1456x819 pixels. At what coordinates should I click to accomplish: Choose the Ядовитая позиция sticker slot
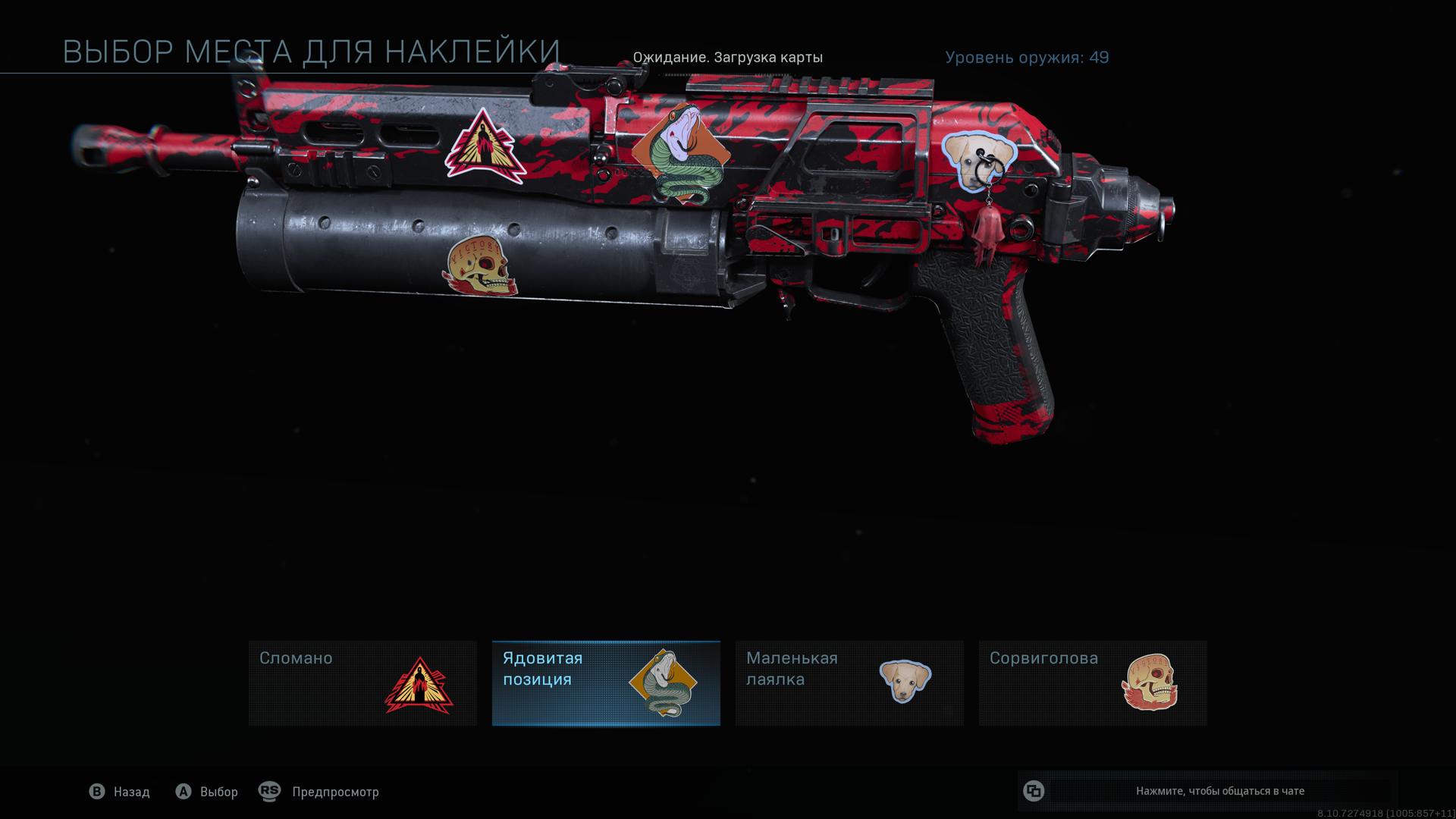[606, 683]
